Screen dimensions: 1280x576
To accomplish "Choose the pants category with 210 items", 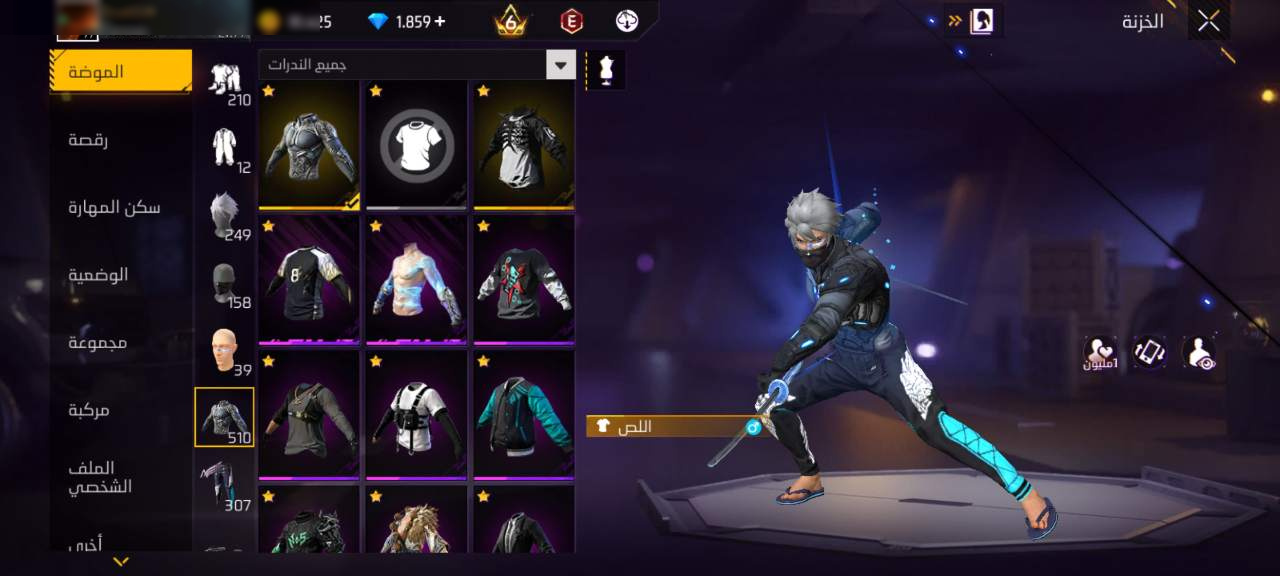I will pyautogui.click(x=224, y=82).
